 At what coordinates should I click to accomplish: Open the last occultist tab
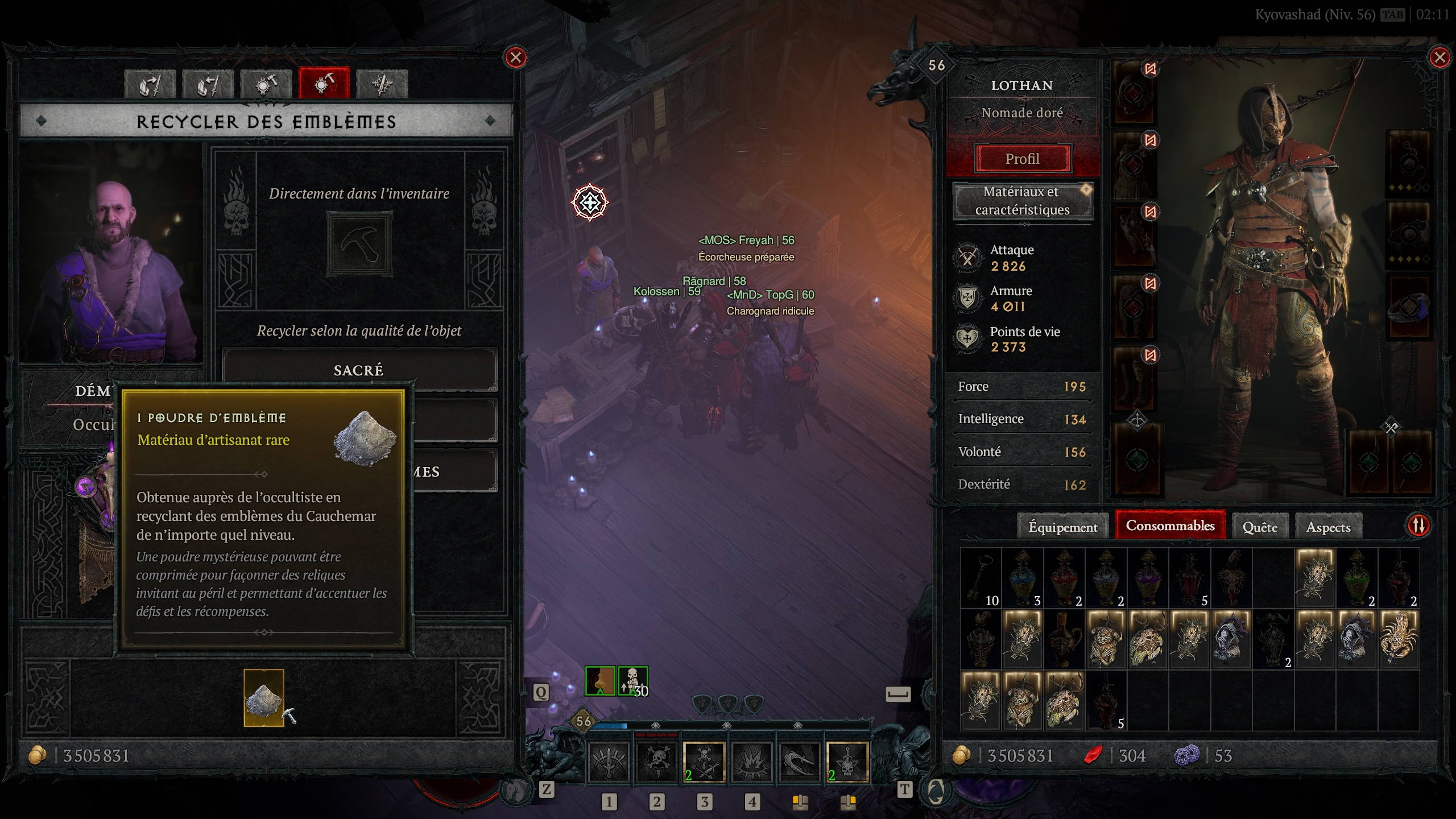(x=382, y=84)
